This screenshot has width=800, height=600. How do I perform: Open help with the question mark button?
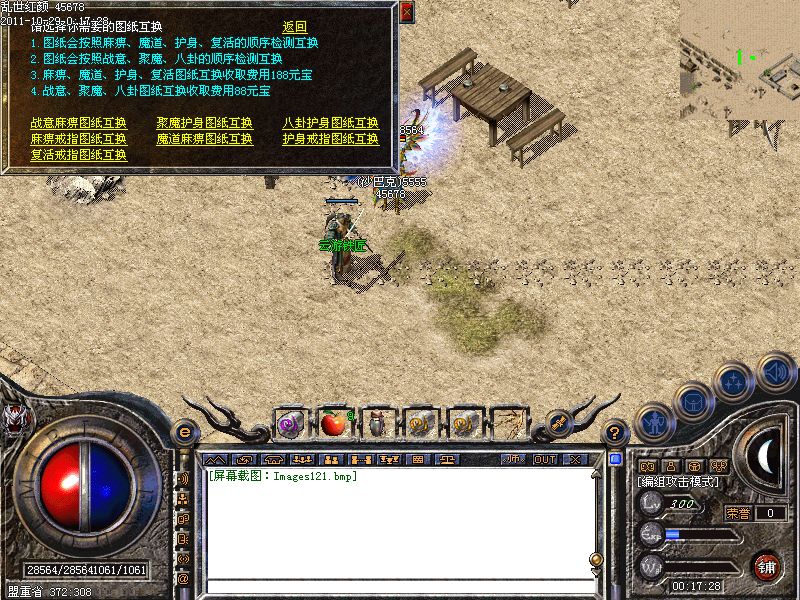pos(616,433)
